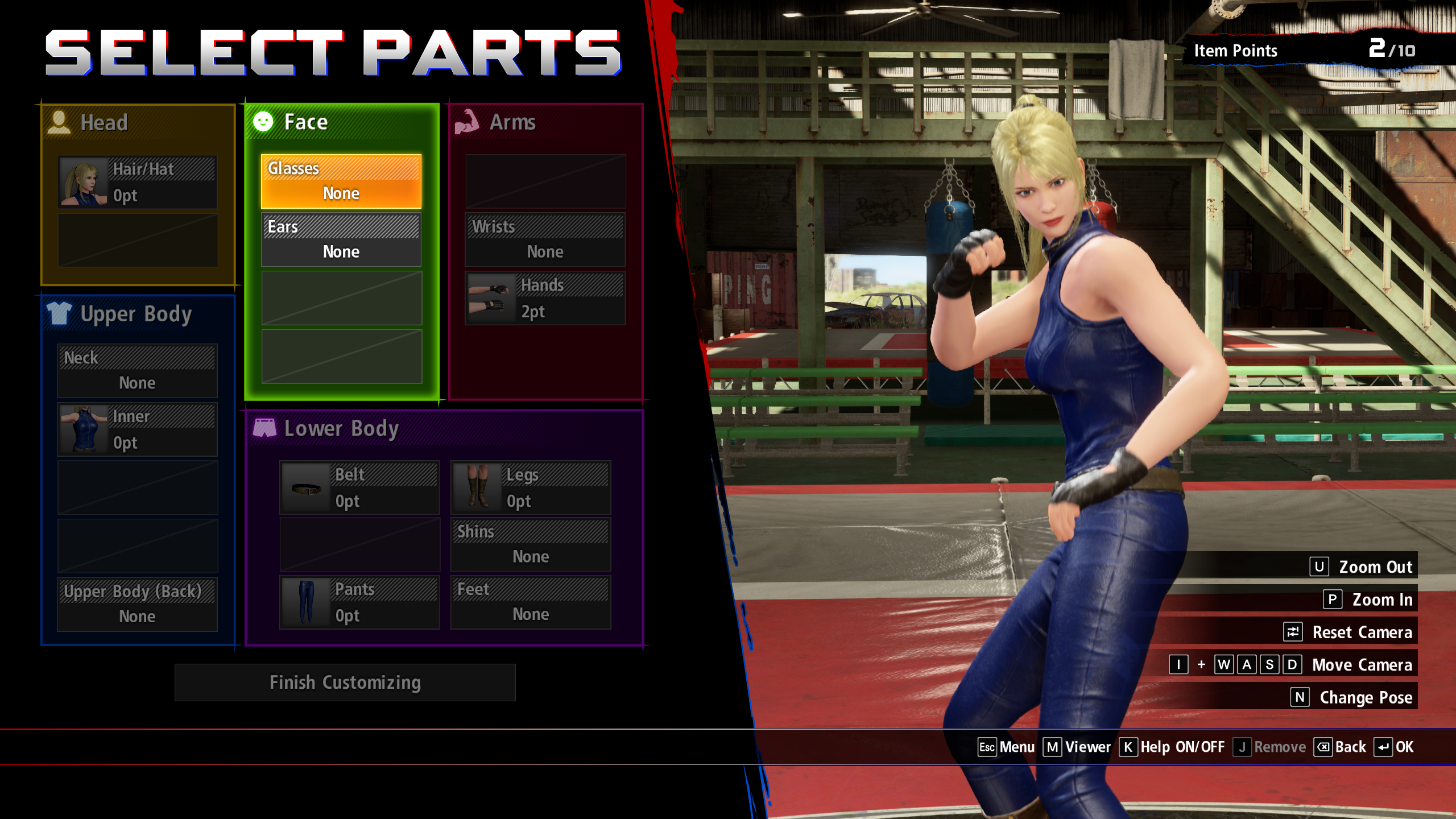
Task: Go Back from the parts screen
Action: point(1340,747)
